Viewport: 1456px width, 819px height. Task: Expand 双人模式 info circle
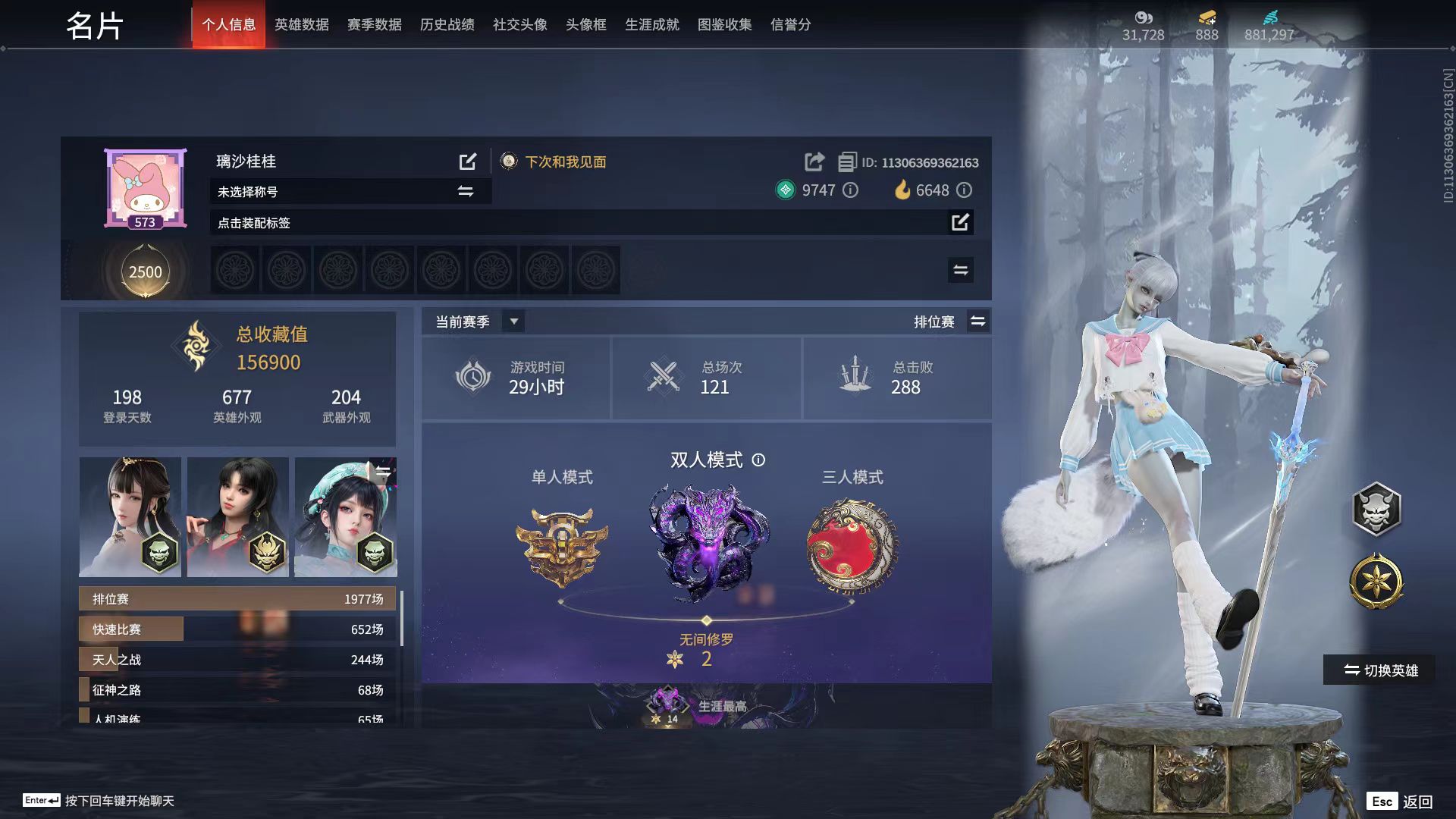760,460
